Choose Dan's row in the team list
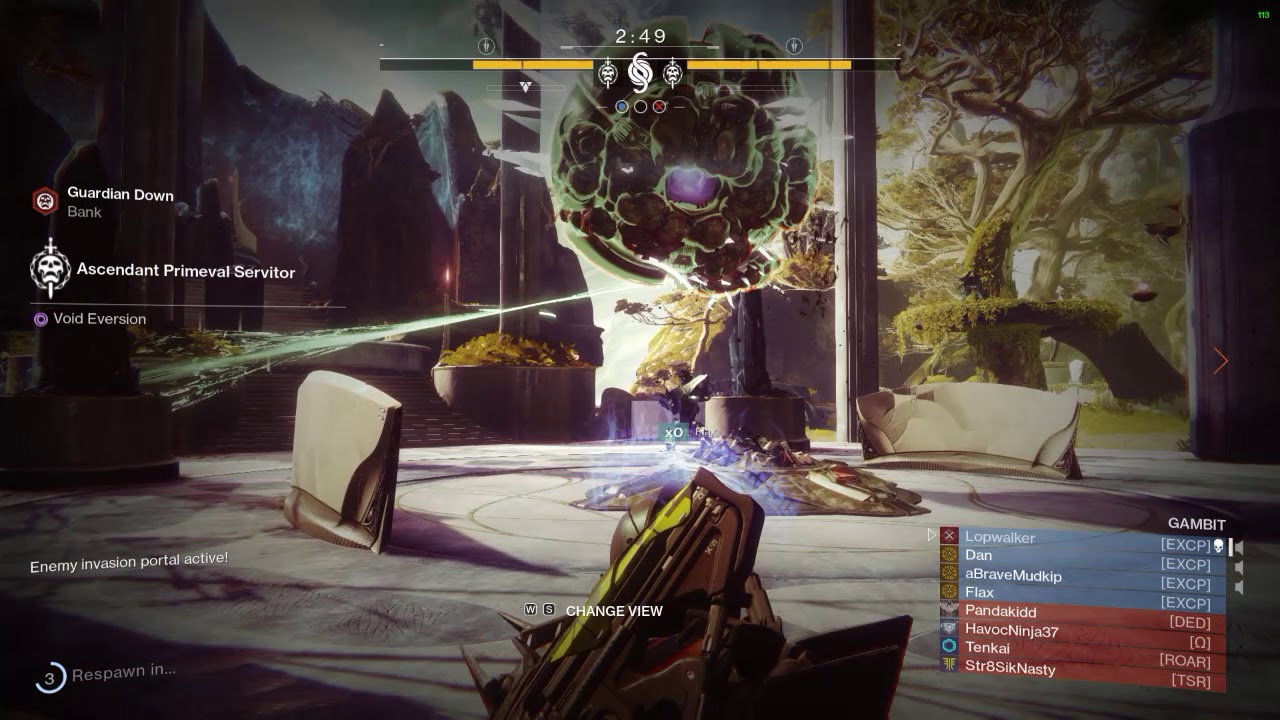Image resolution: width=1280 pixels, height=720 pixels. tap(979, 555)
